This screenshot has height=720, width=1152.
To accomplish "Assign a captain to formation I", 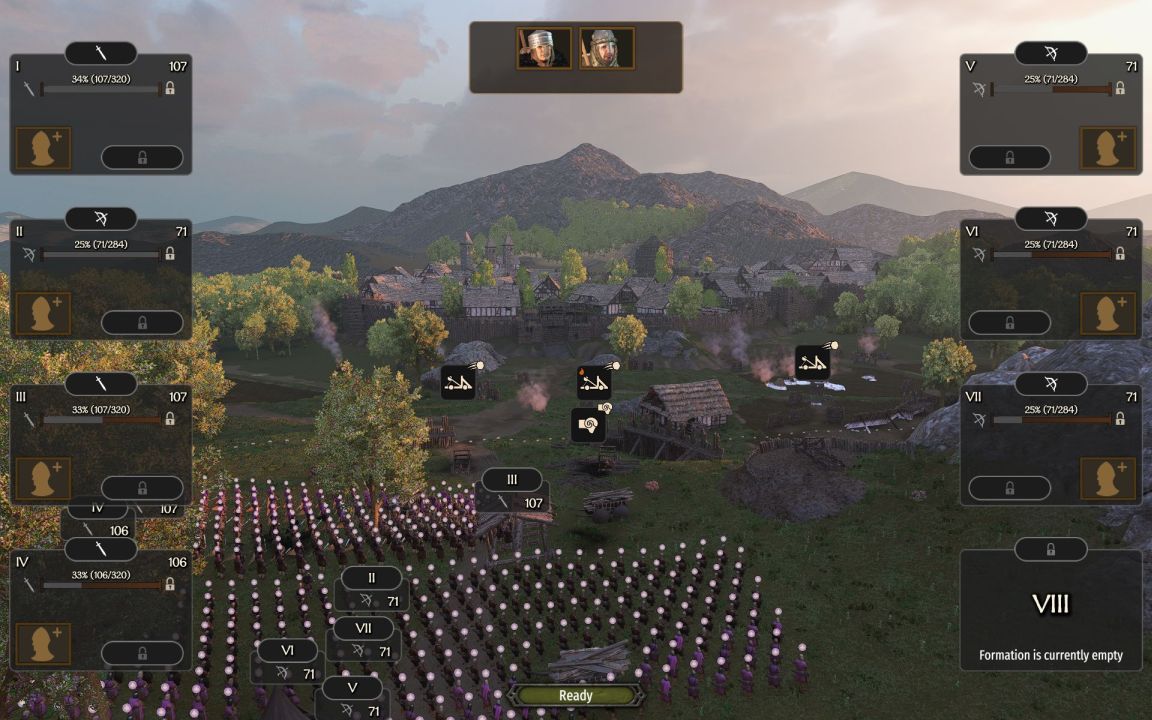I will (43, 148).
